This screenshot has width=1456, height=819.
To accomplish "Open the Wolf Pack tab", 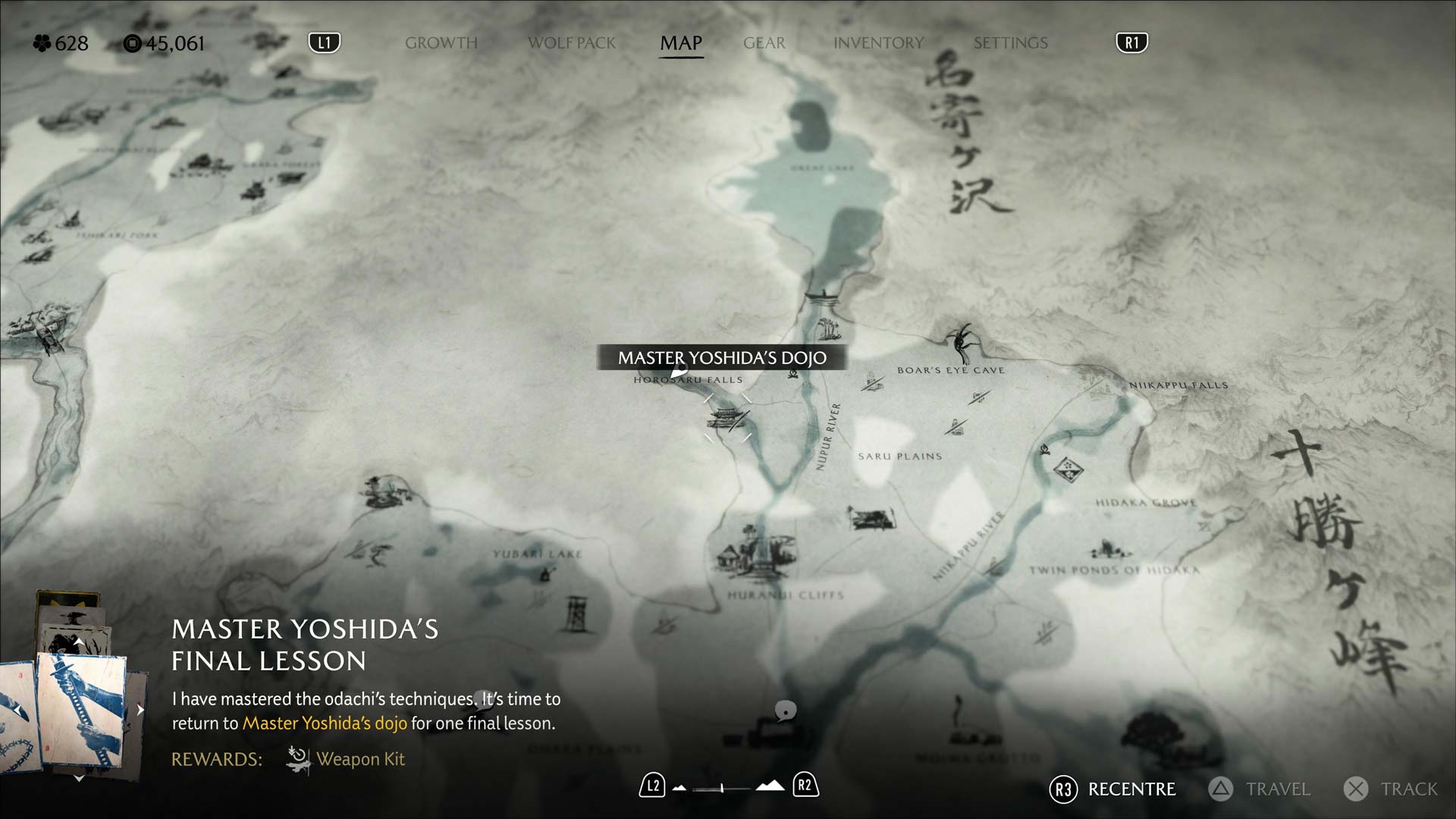I will coord(572,43).
